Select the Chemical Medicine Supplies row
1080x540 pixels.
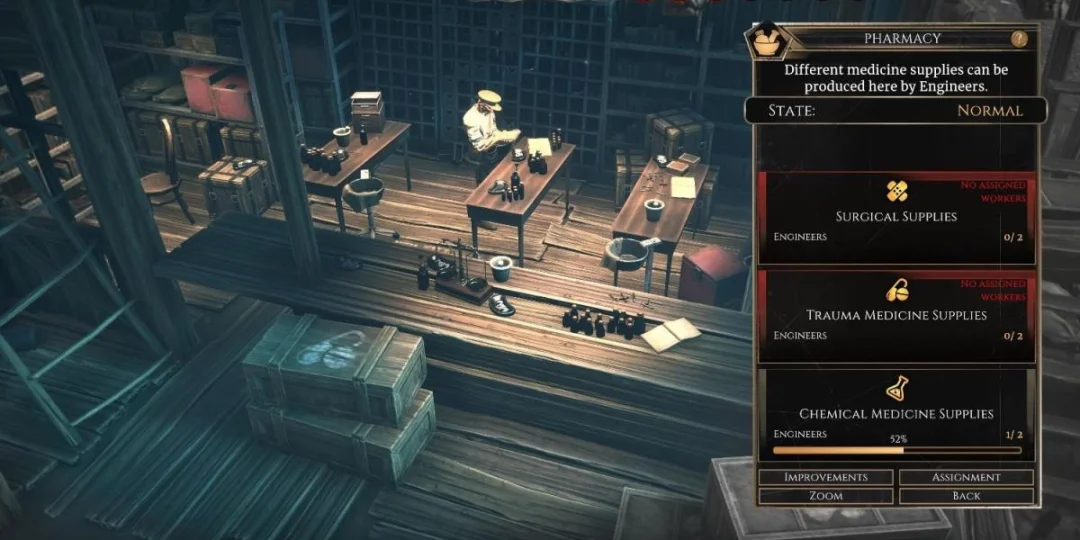coord(896,413)
